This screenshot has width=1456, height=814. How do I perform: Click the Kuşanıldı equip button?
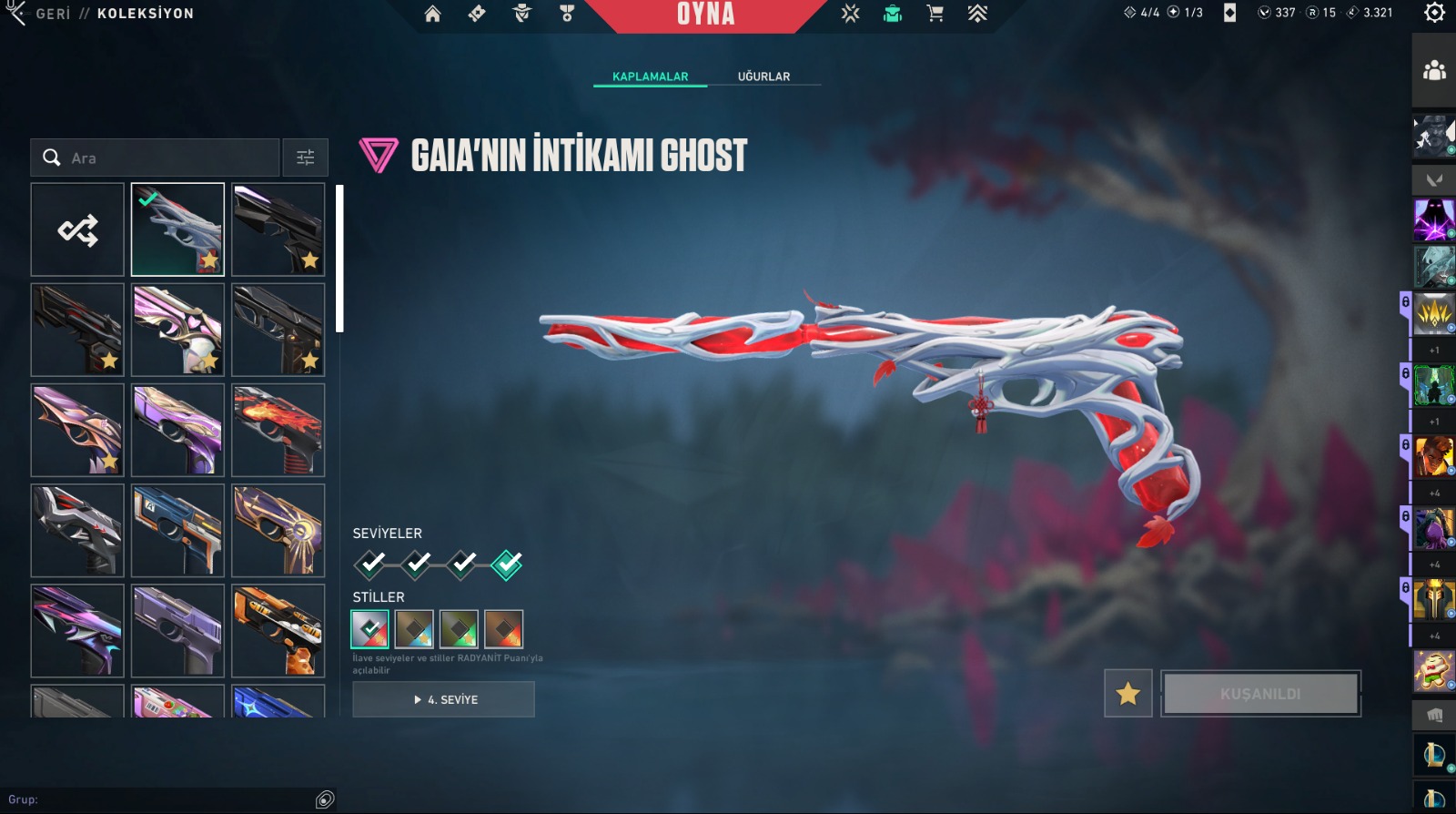[1260, 694]
